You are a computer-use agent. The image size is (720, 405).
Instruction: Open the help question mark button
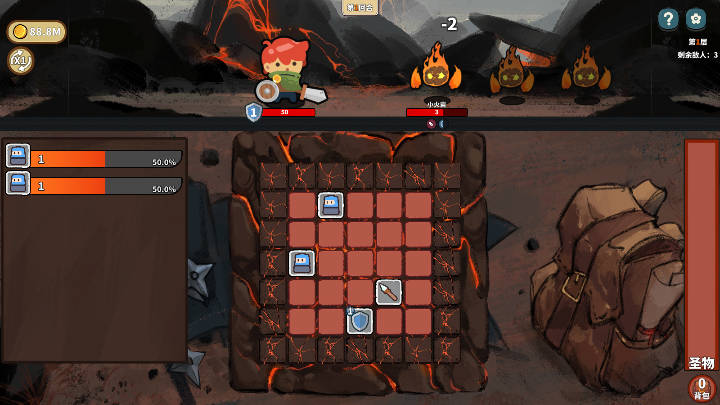(x=668, y=18)
